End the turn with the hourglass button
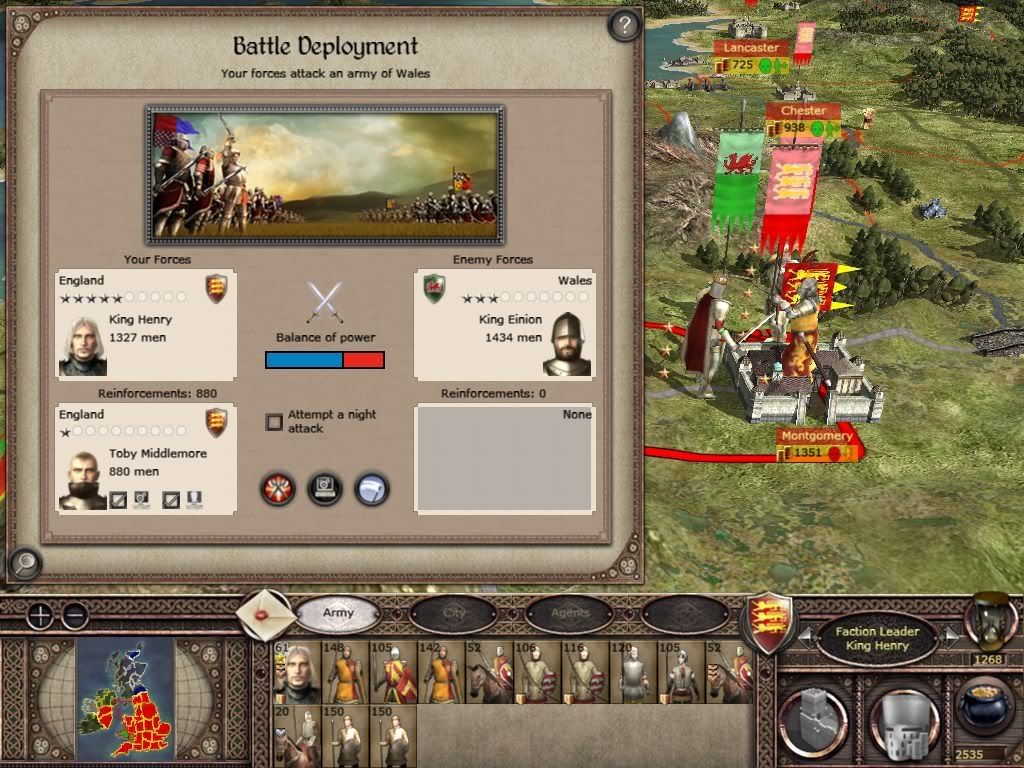 (989, 620)
